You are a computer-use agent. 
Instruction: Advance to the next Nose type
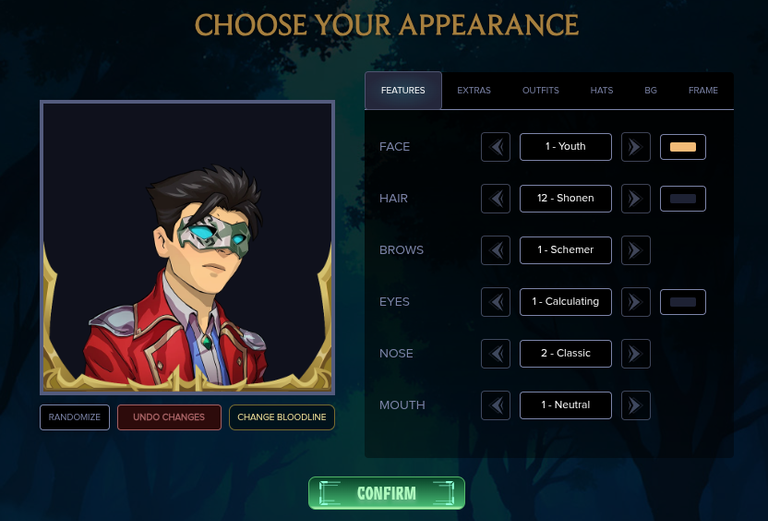pyautogui.click(x=635, y=354)
